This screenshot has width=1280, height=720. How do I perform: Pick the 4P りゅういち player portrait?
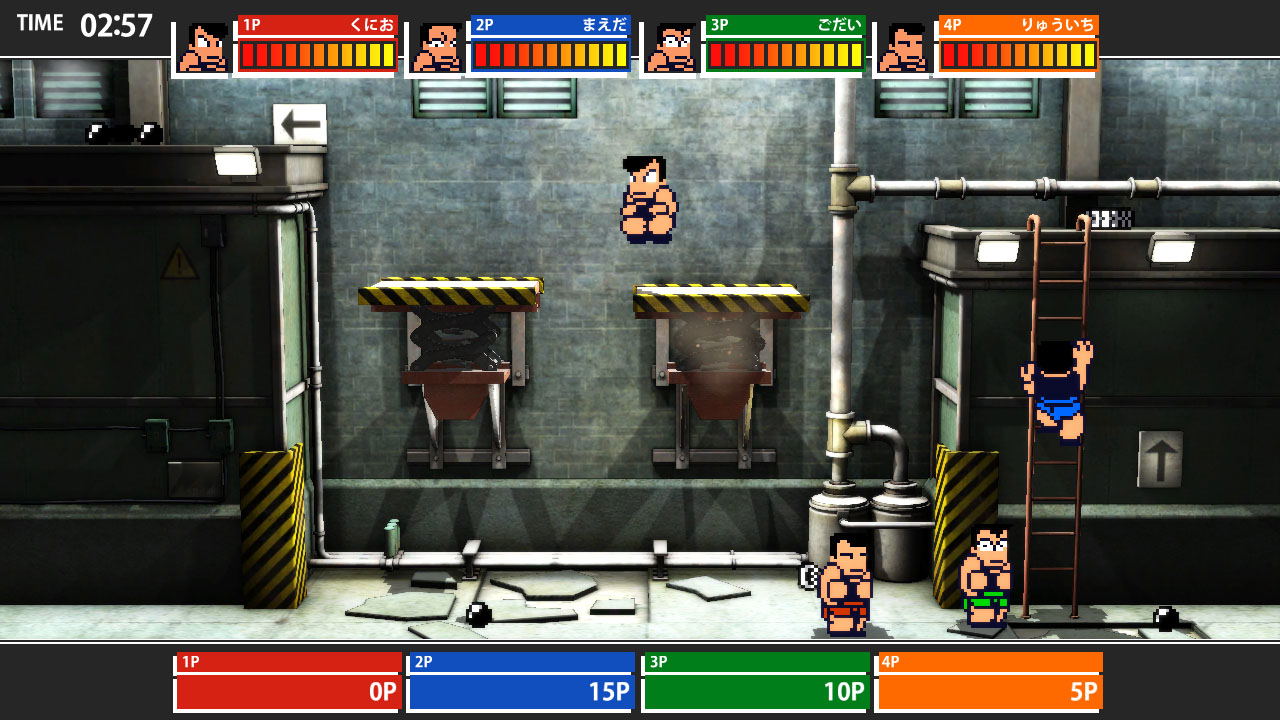904,48
